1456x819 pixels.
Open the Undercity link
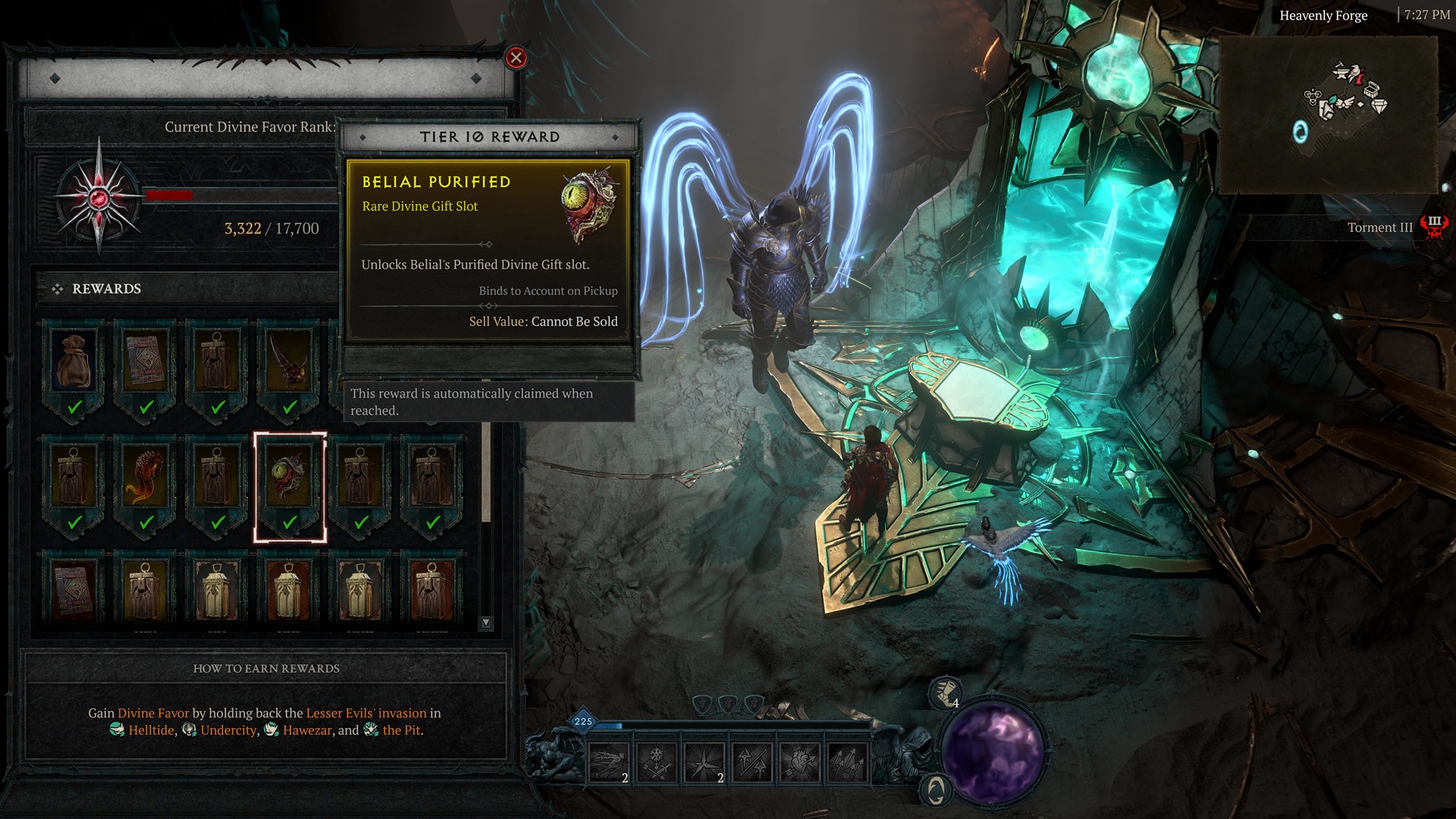click(228, 730)
